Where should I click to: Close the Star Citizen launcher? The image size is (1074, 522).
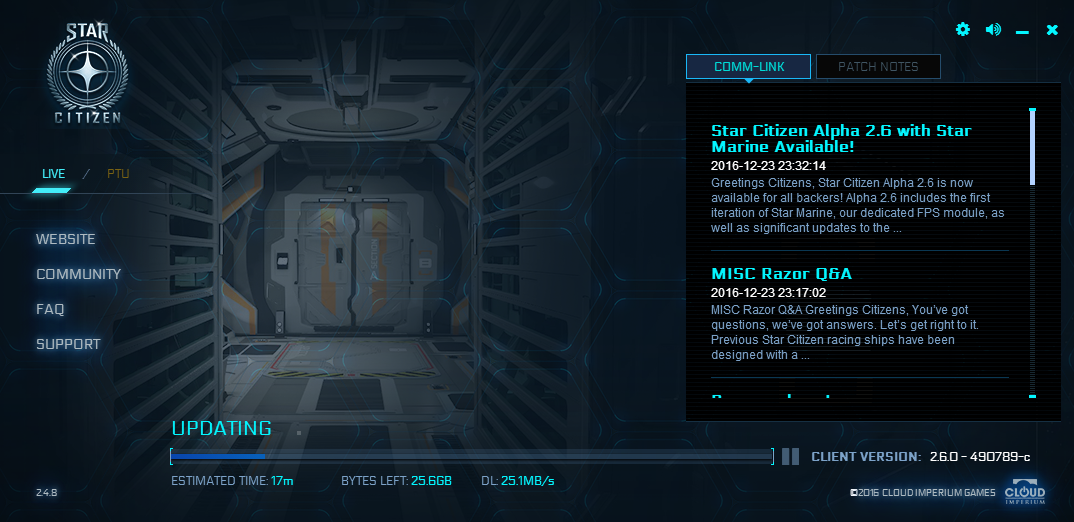point(1052,30)
